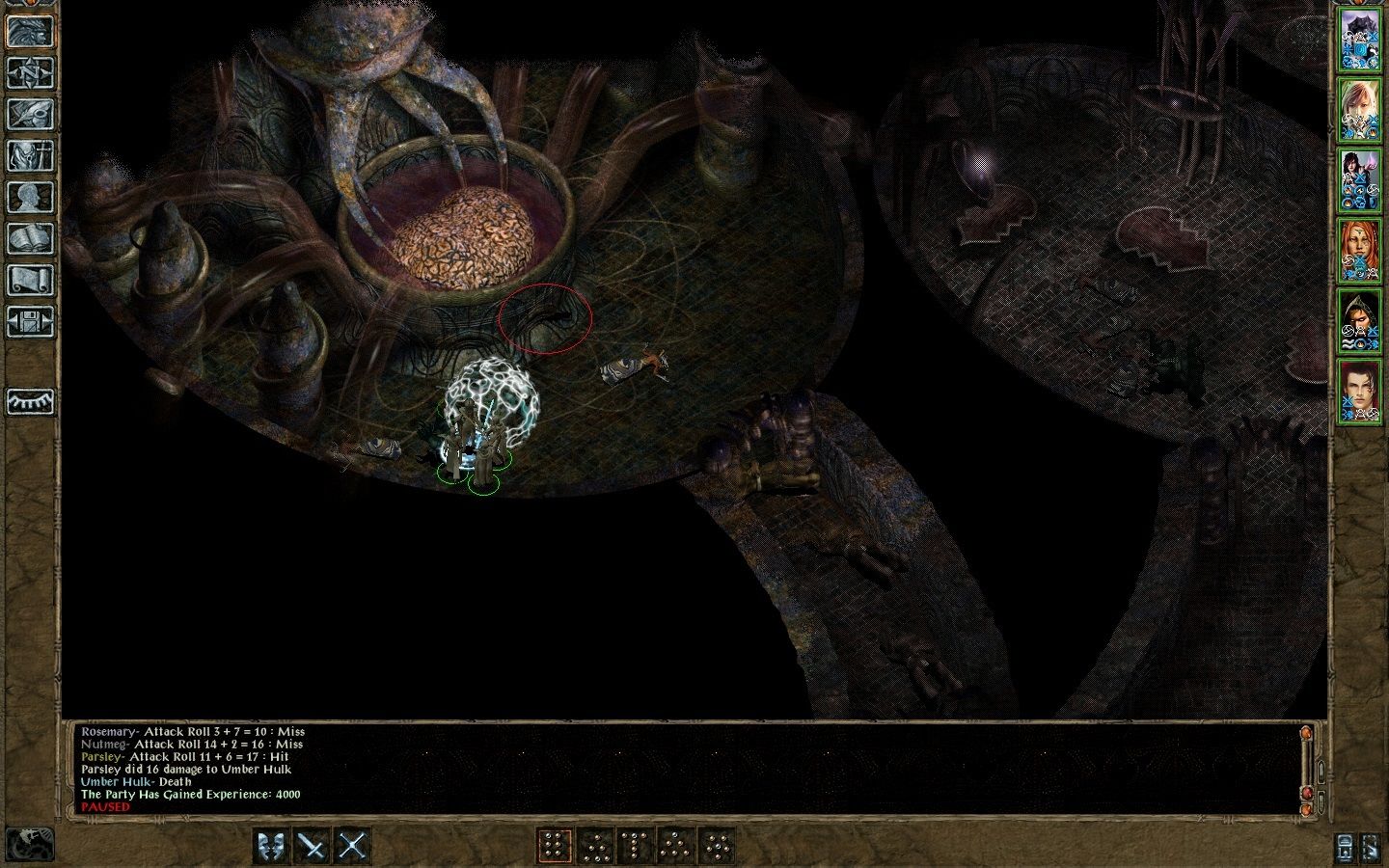Open the Mage spellbook

[31, 237]
